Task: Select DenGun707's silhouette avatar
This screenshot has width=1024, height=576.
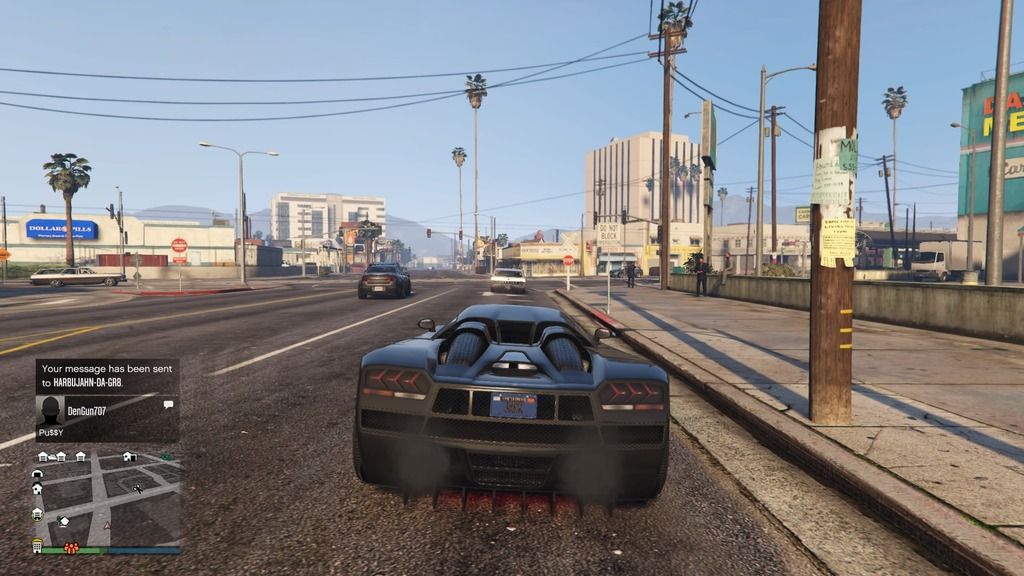Action: coord(50,408)
